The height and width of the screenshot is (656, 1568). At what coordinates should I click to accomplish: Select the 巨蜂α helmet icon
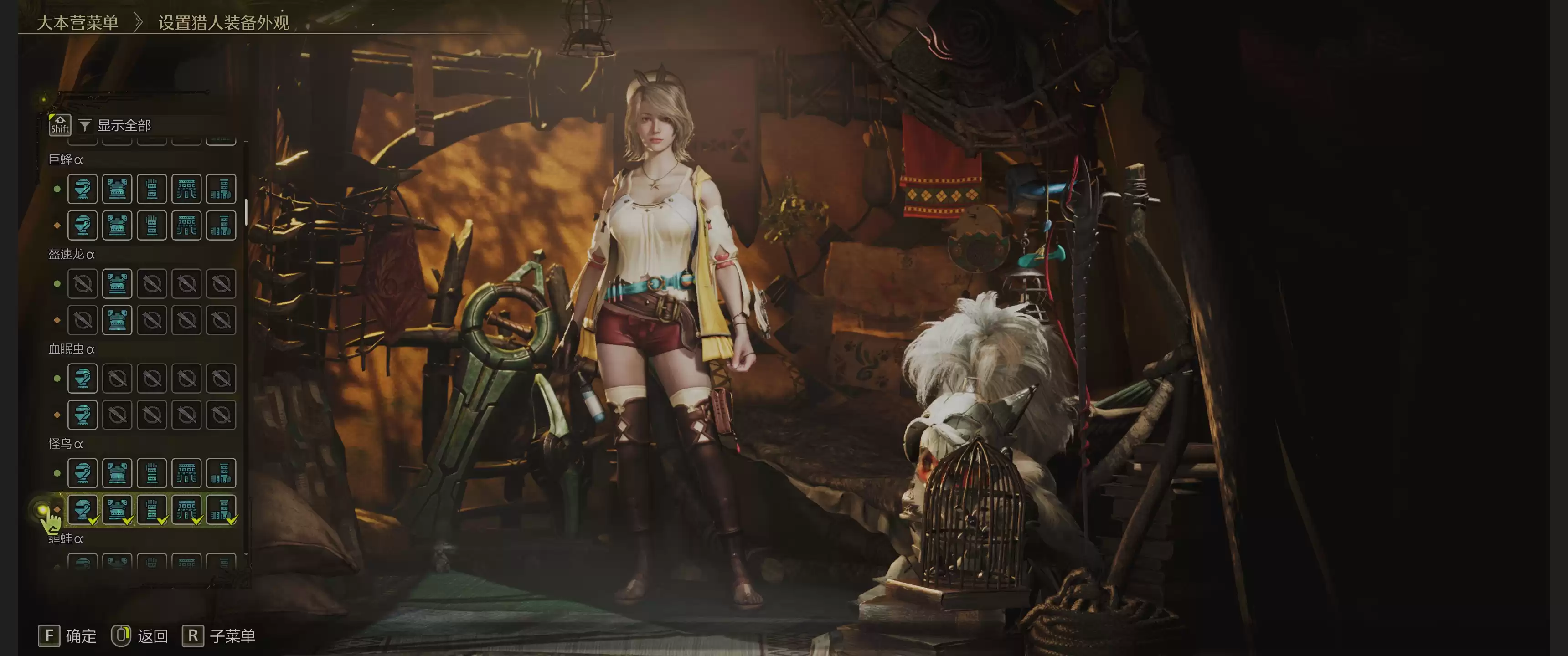82,189
